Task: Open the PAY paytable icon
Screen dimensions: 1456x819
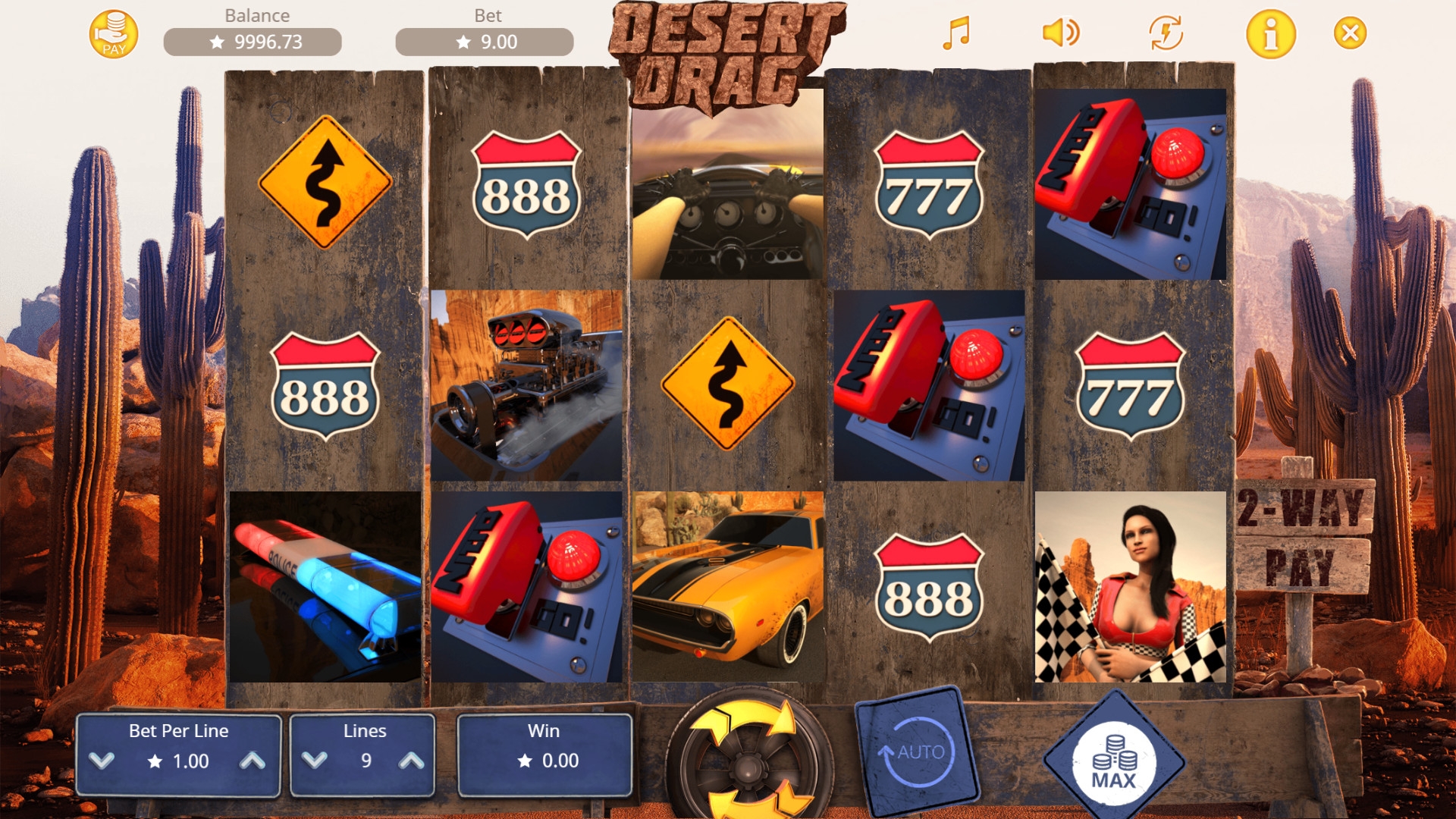Action: pos(114,34)
